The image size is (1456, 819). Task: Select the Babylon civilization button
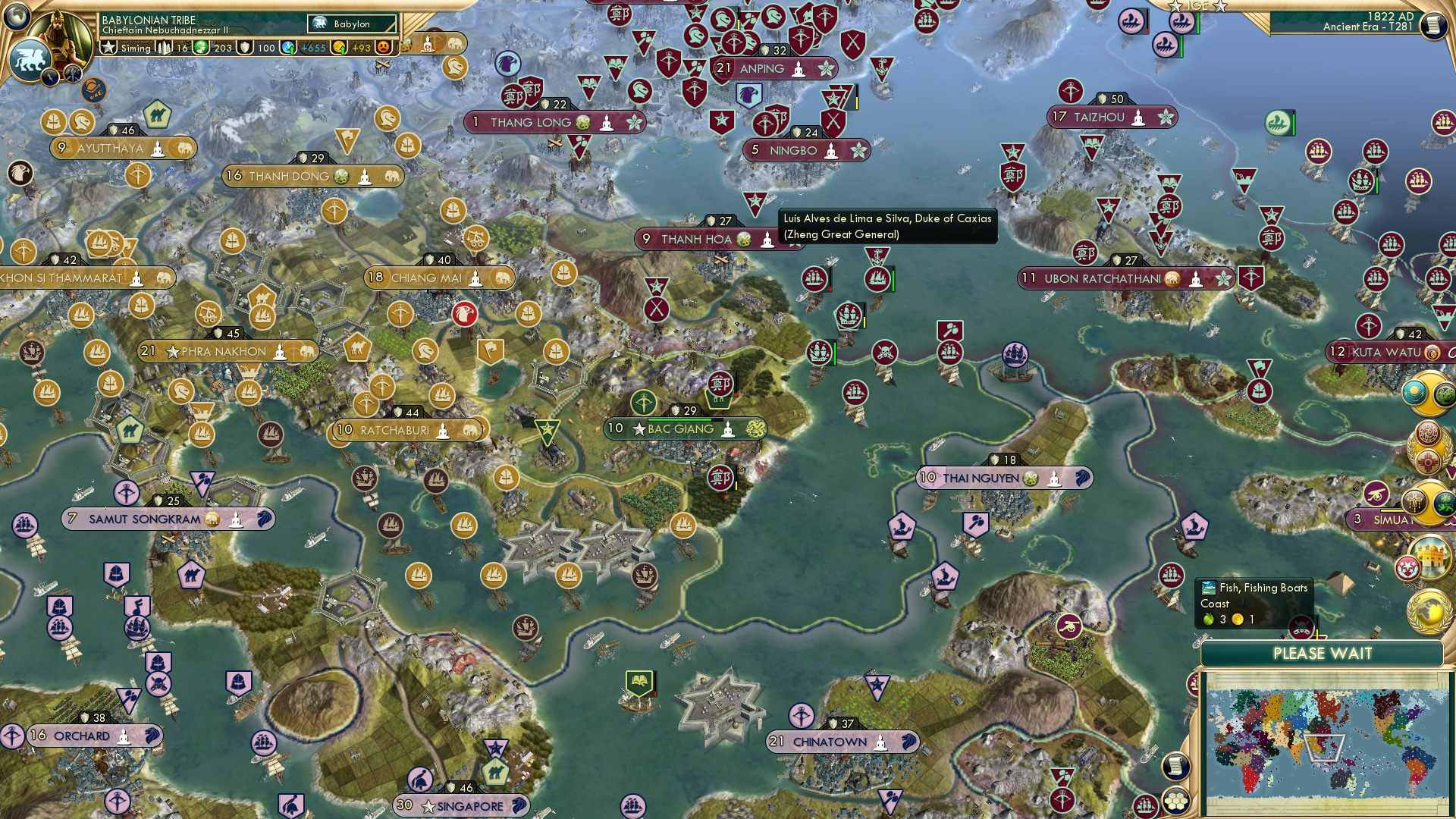[x=352, y=24]
